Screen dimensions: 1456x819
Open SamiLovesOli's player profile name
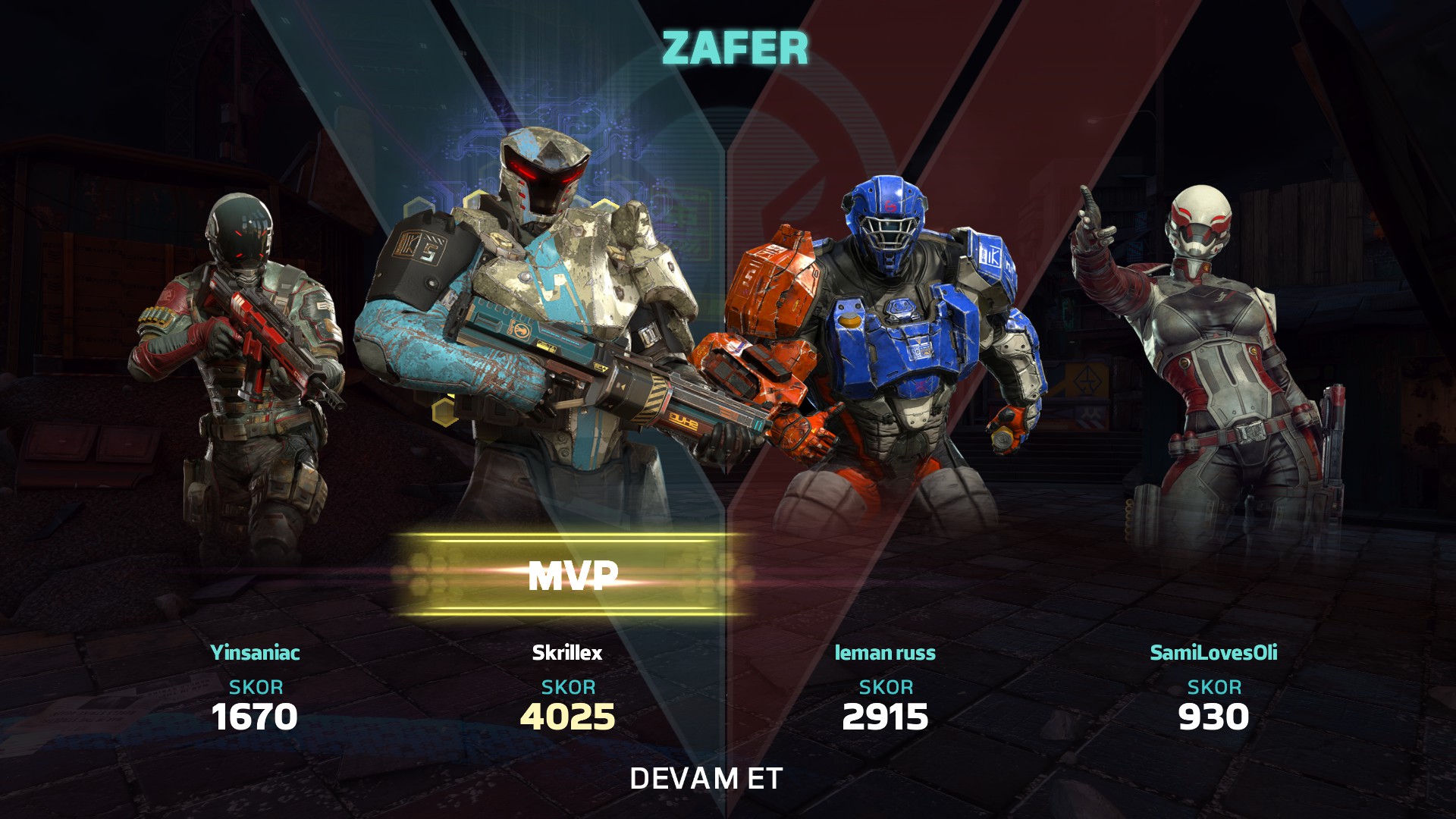point(1213,652)
